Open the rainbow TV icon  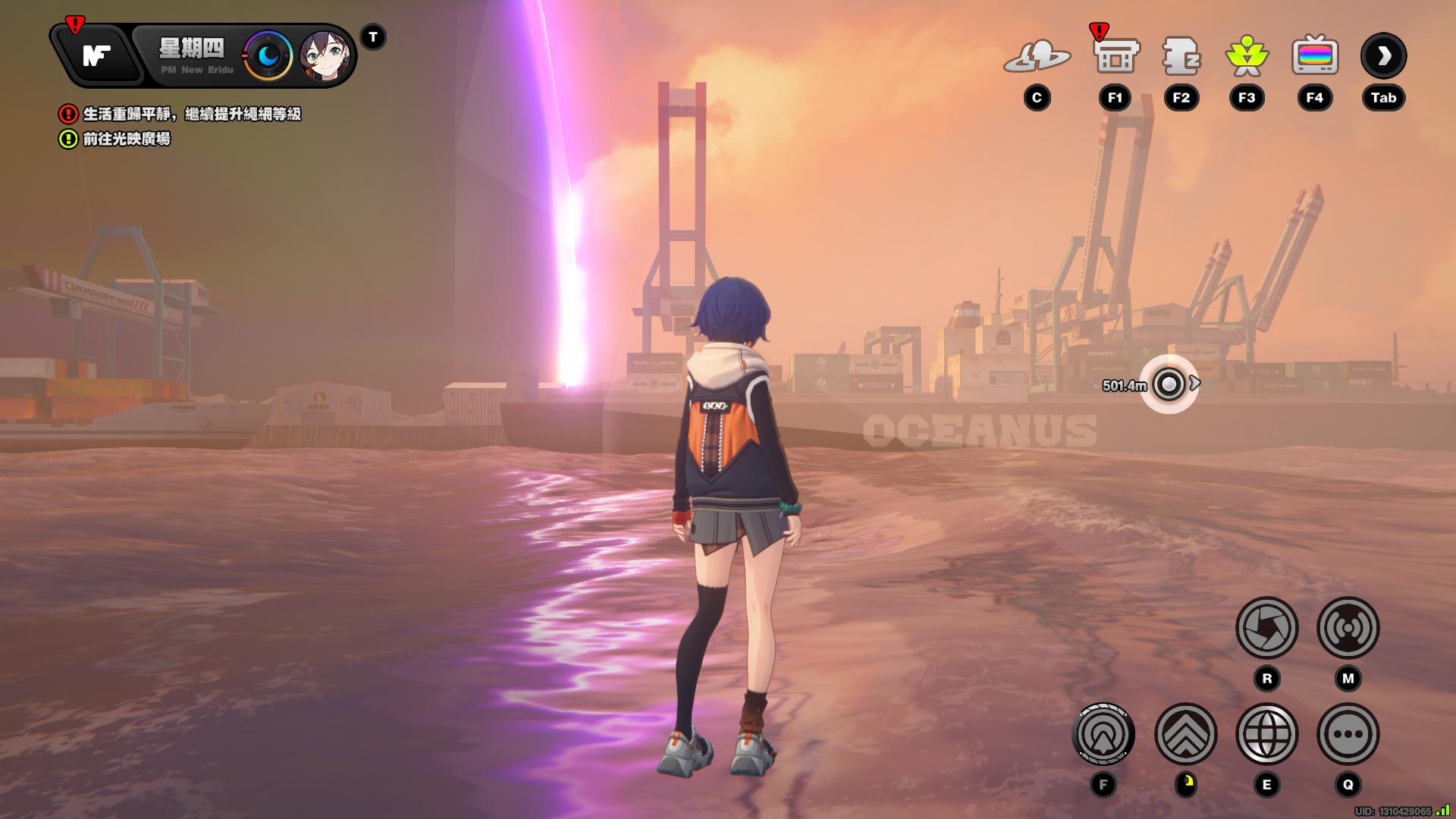[x=1314, y=57]
